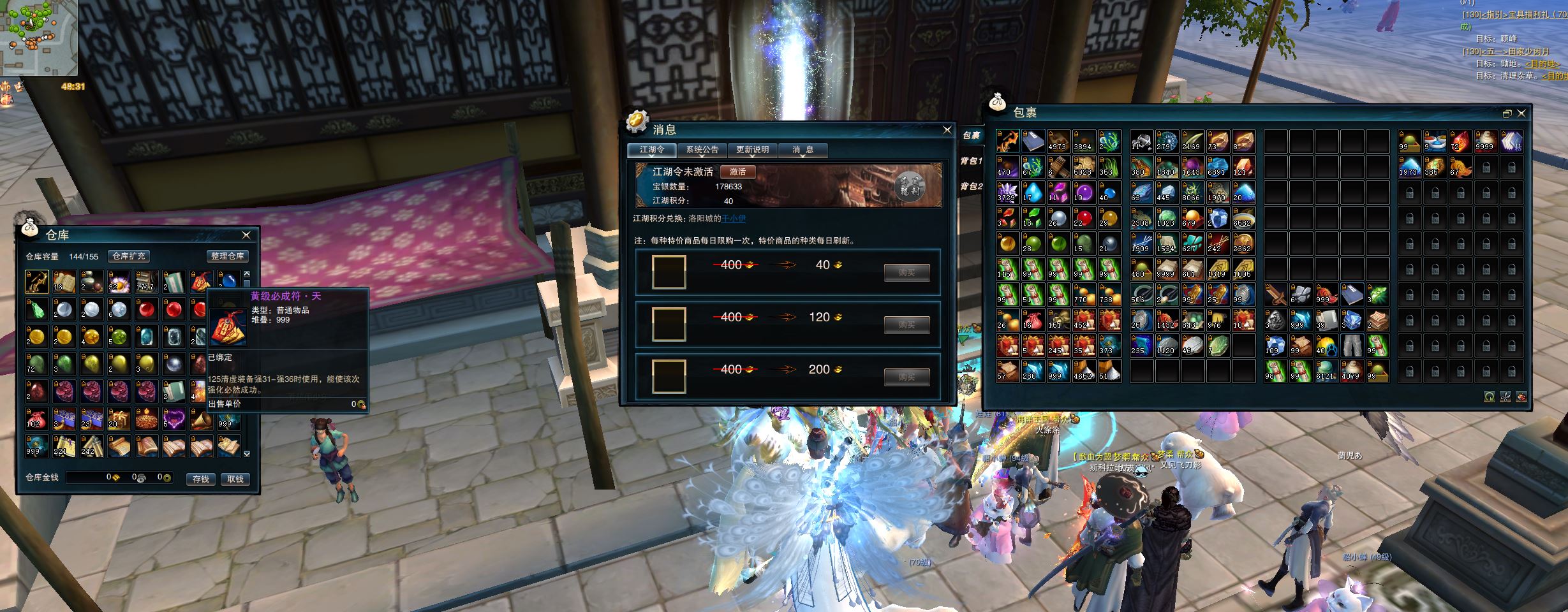Image resolution: width=1568 pixels, height=612 pixels.
Task: Buy the discounted item priced at 40
Action: point(906,273)
